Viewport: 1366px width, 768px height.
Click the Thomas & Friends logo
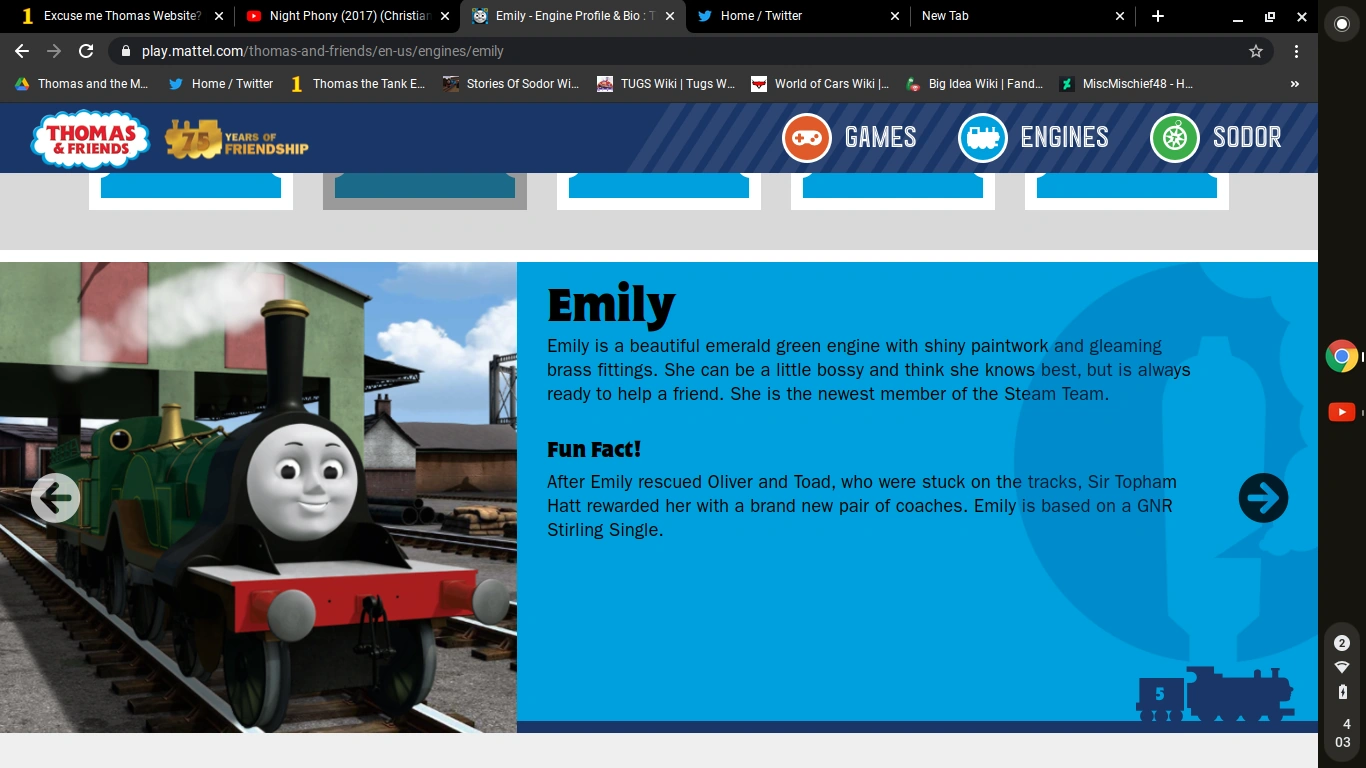click(90, 137)
